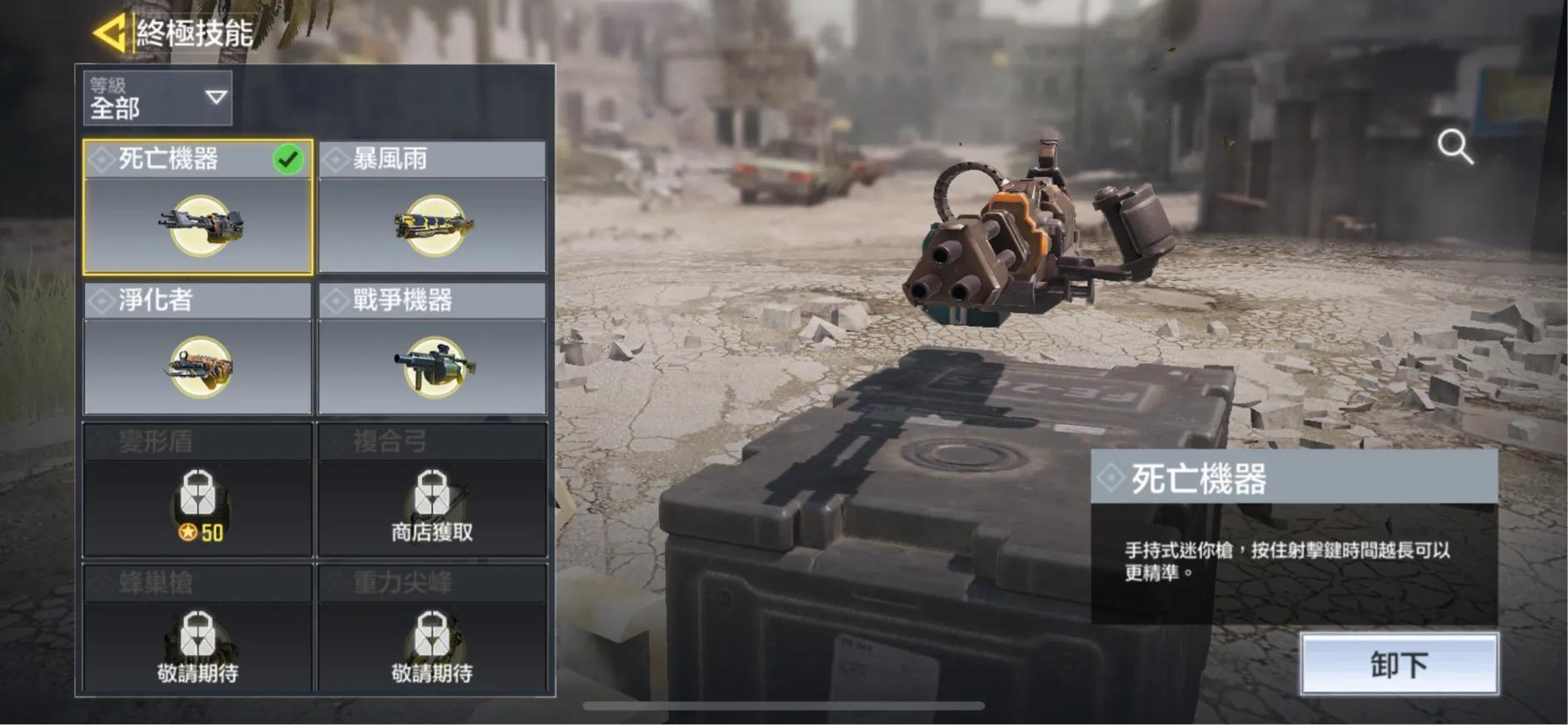Inspect the weapon with the magnifier icon
Image resolution: width=1568 pixels, height=725 pixels.
click(1455, 147)
